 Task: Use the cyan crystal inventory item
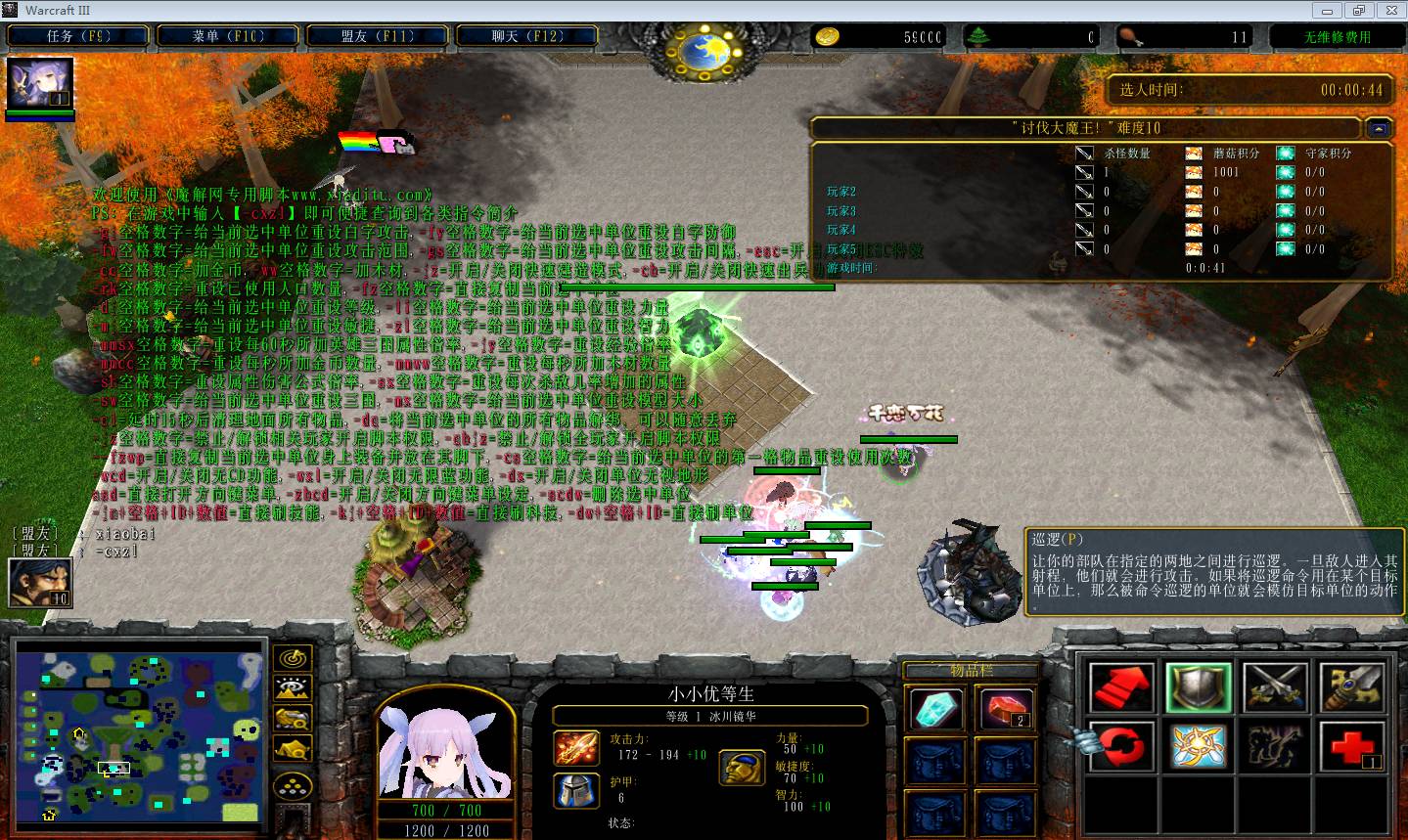pyautogui.click(x=935, y=708)
